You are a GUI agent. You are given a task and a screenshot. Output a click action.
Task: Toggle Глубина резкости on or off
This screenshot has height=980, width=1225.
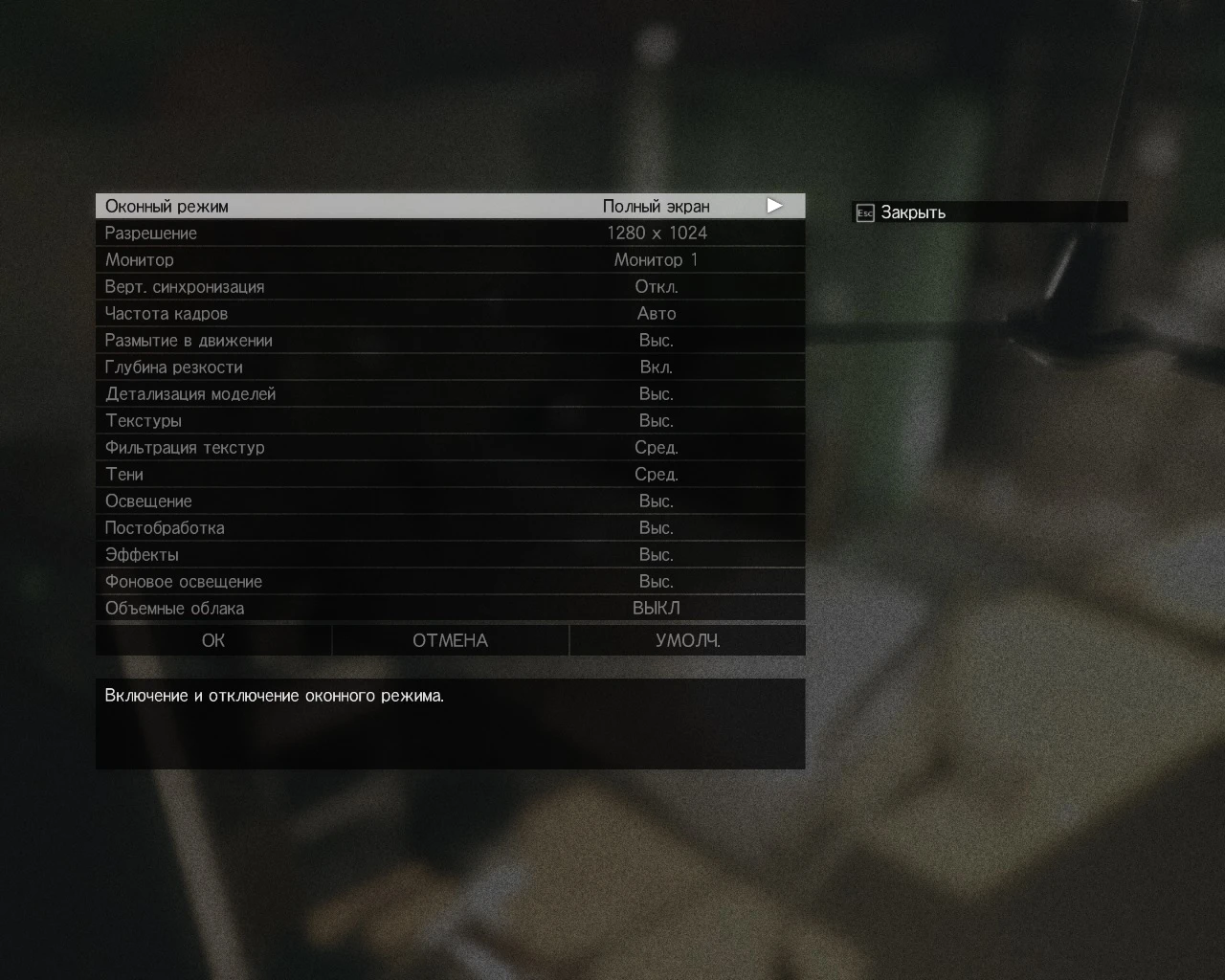pyautogui.click(x=450, y=366)
